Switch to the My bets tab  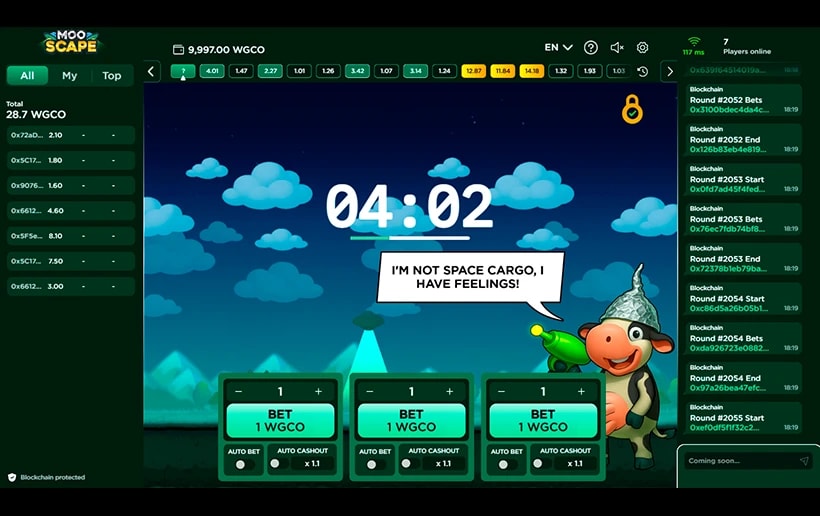(69, 76)
